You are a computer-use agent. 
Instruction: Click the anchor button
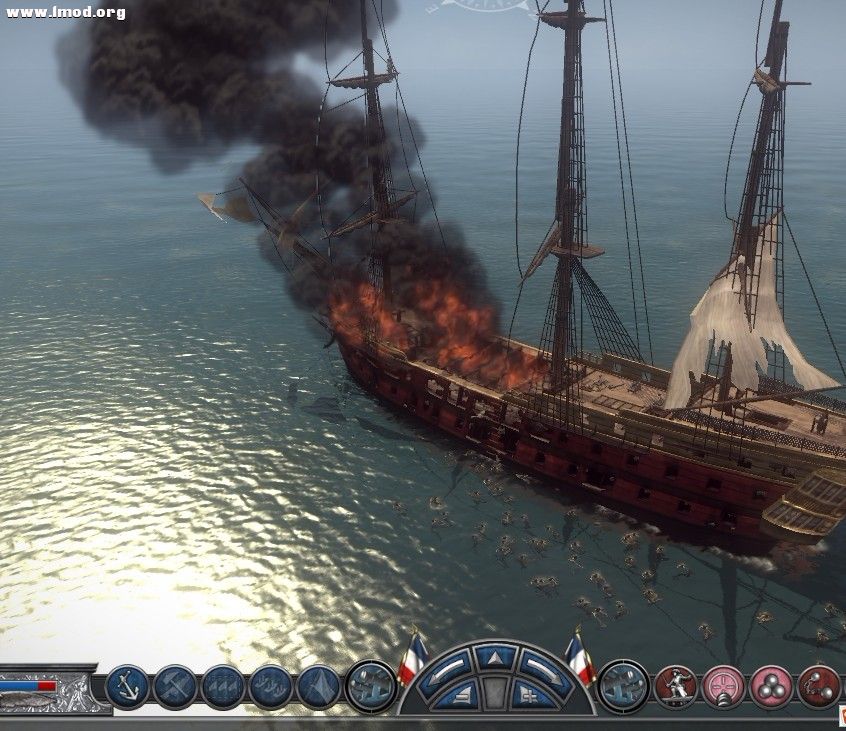pyautogui.click(x=127, y=687)
